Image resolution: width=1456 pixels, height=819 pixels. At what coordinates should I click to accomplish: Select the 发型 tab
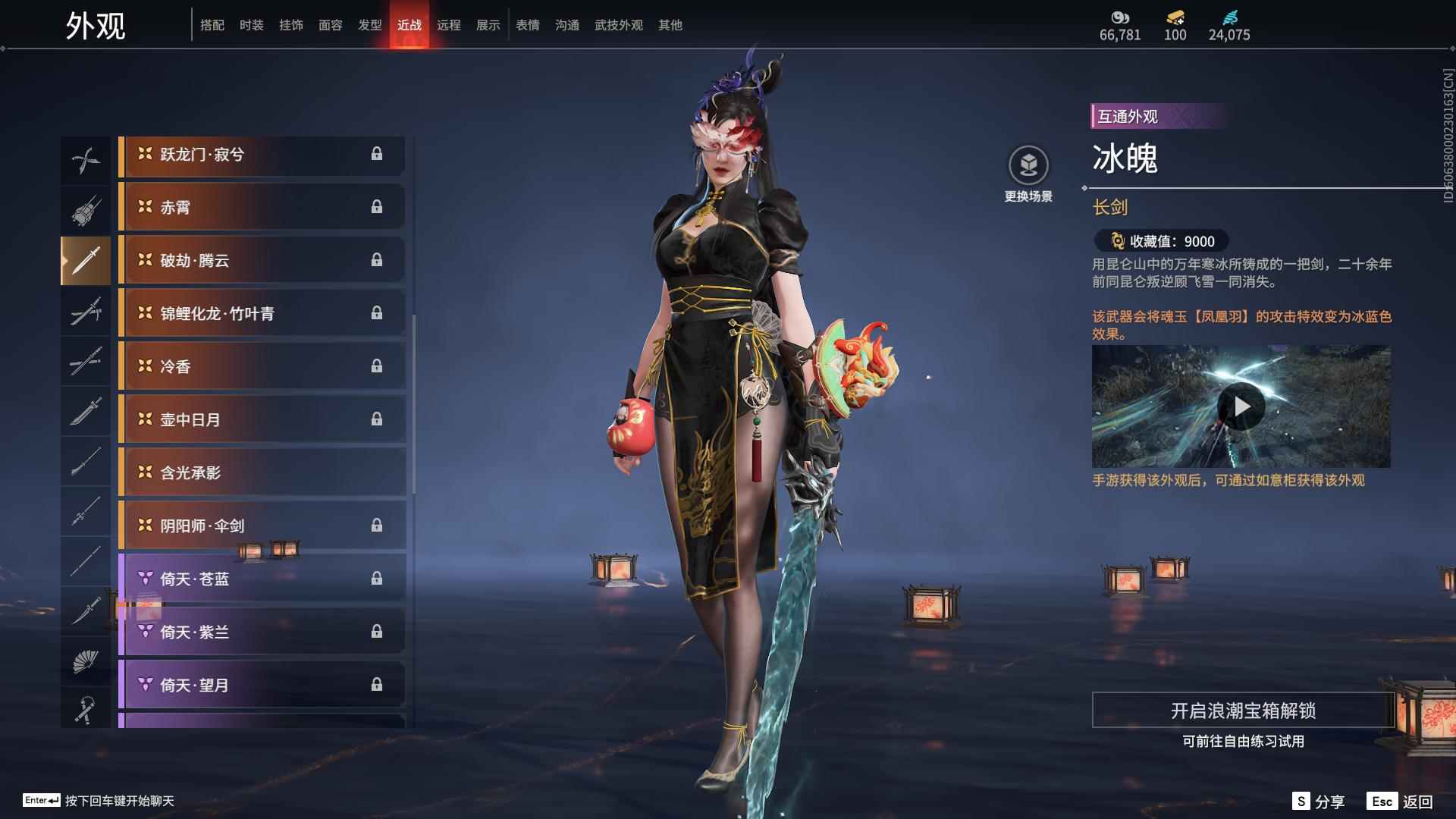pos(369,25)
